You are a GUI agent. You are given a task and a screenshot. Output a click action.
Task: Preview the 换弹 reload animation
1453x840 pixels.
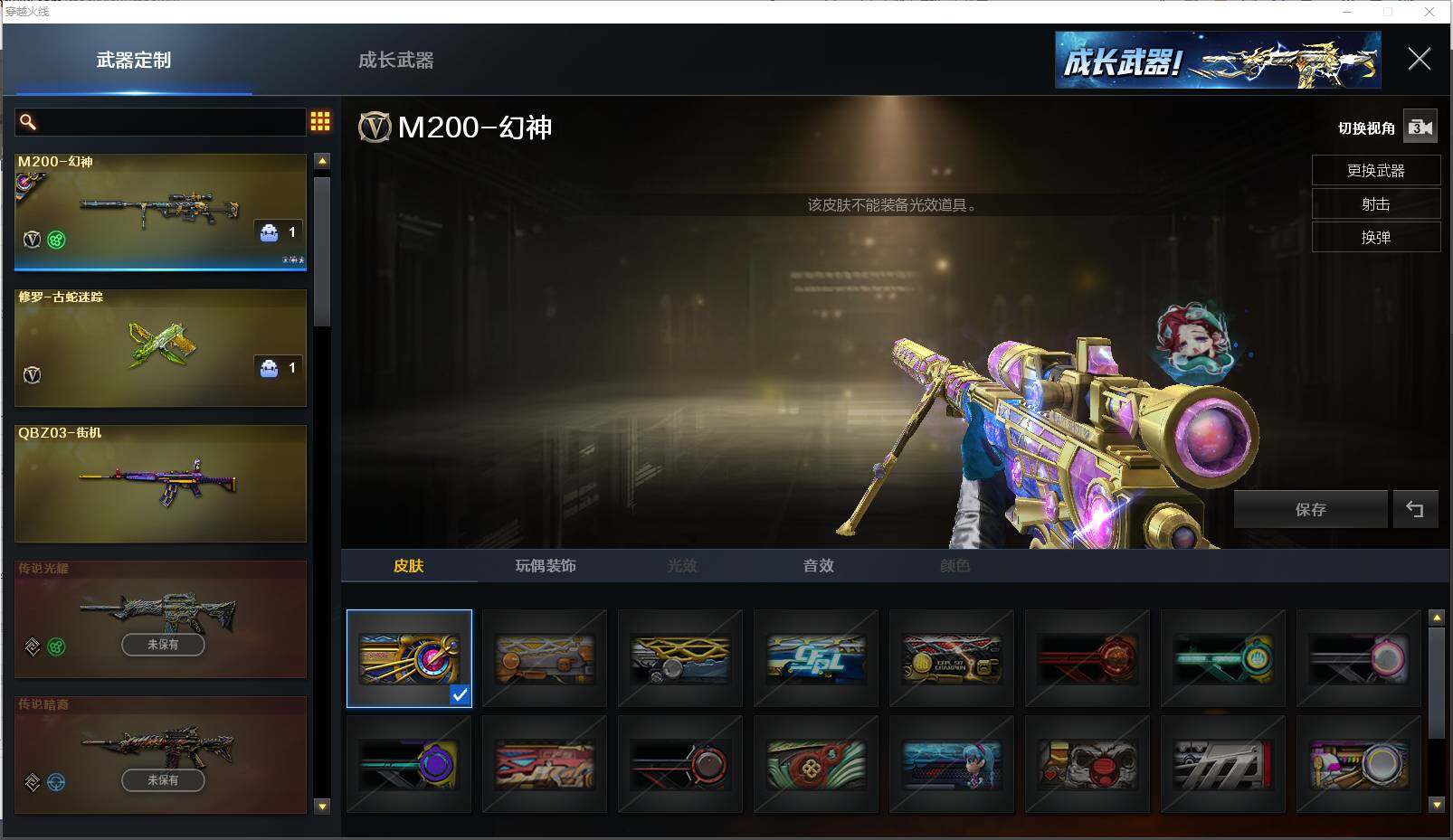point(1375,238)
